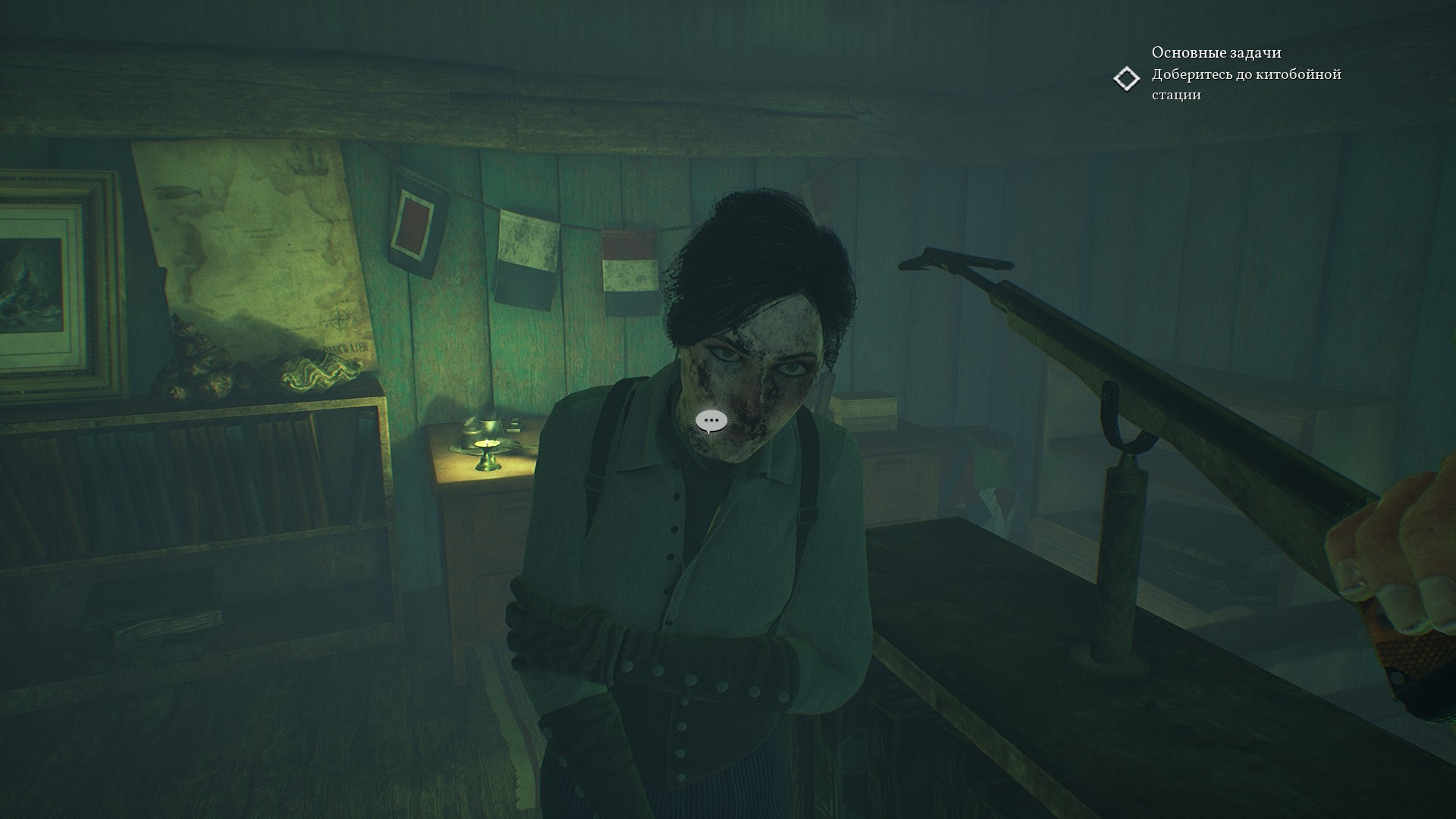
Task: Click the speech bubble talk icon
Action: click(x=711, y=422)
